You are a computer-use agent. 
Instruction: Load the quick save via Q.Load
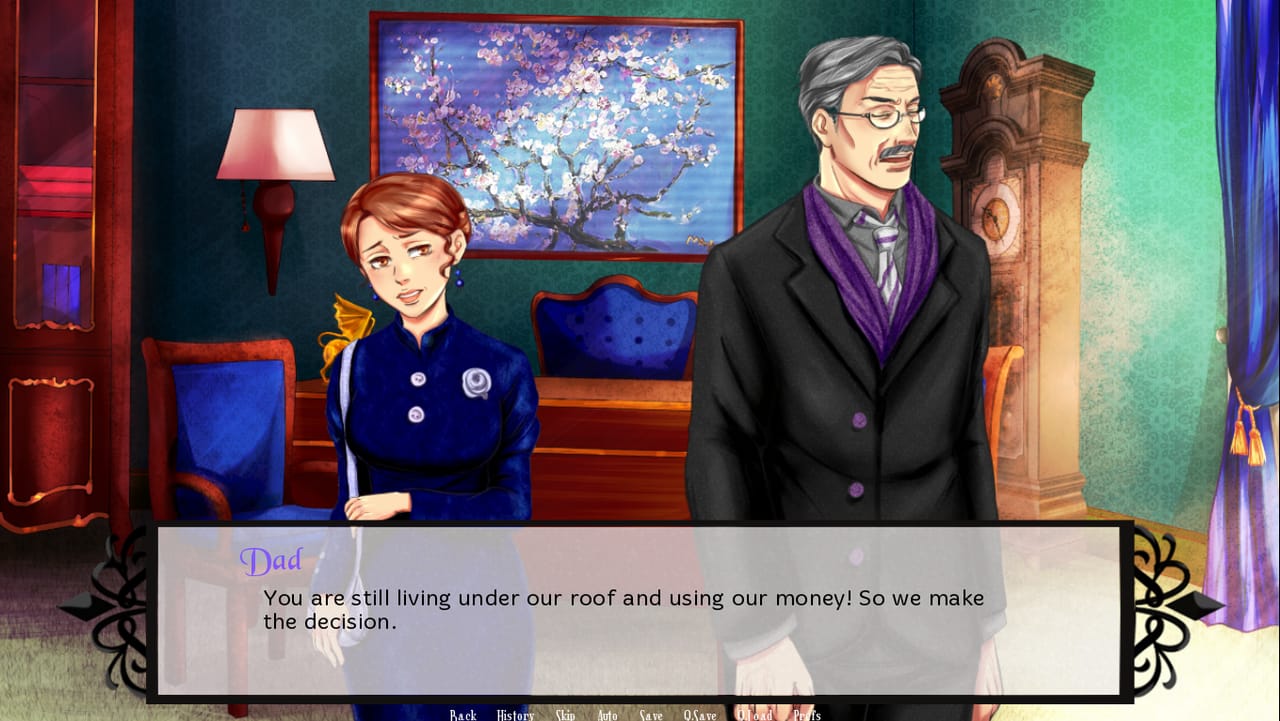(755, 715)
